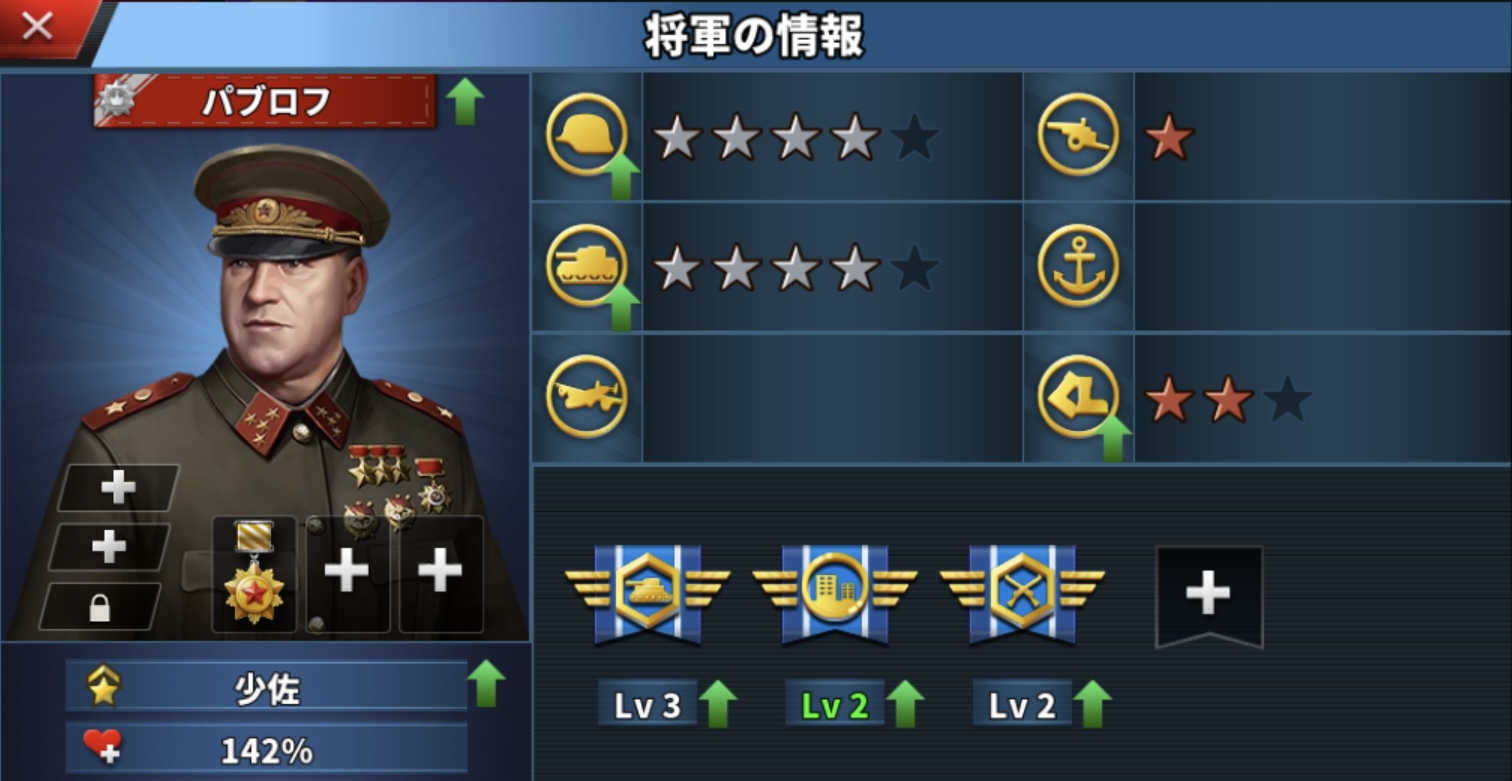Upgrade the Lv 3 tank skill
Viewport: 1512px width, 781px height.
[x=717, y=705]
